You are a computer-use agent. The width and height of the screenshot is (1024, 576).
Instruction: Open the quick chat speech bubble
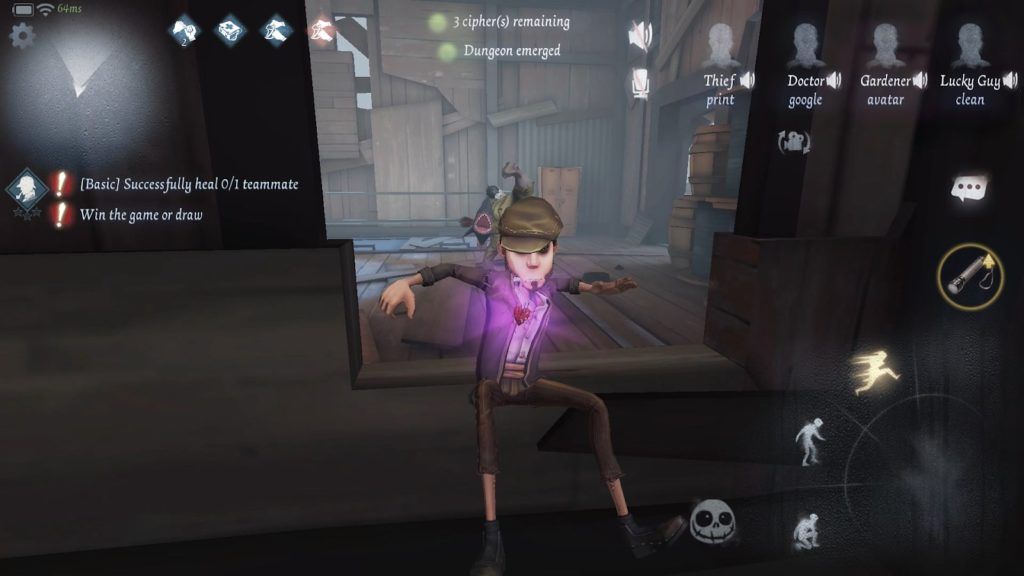click(x=970, y=189)
